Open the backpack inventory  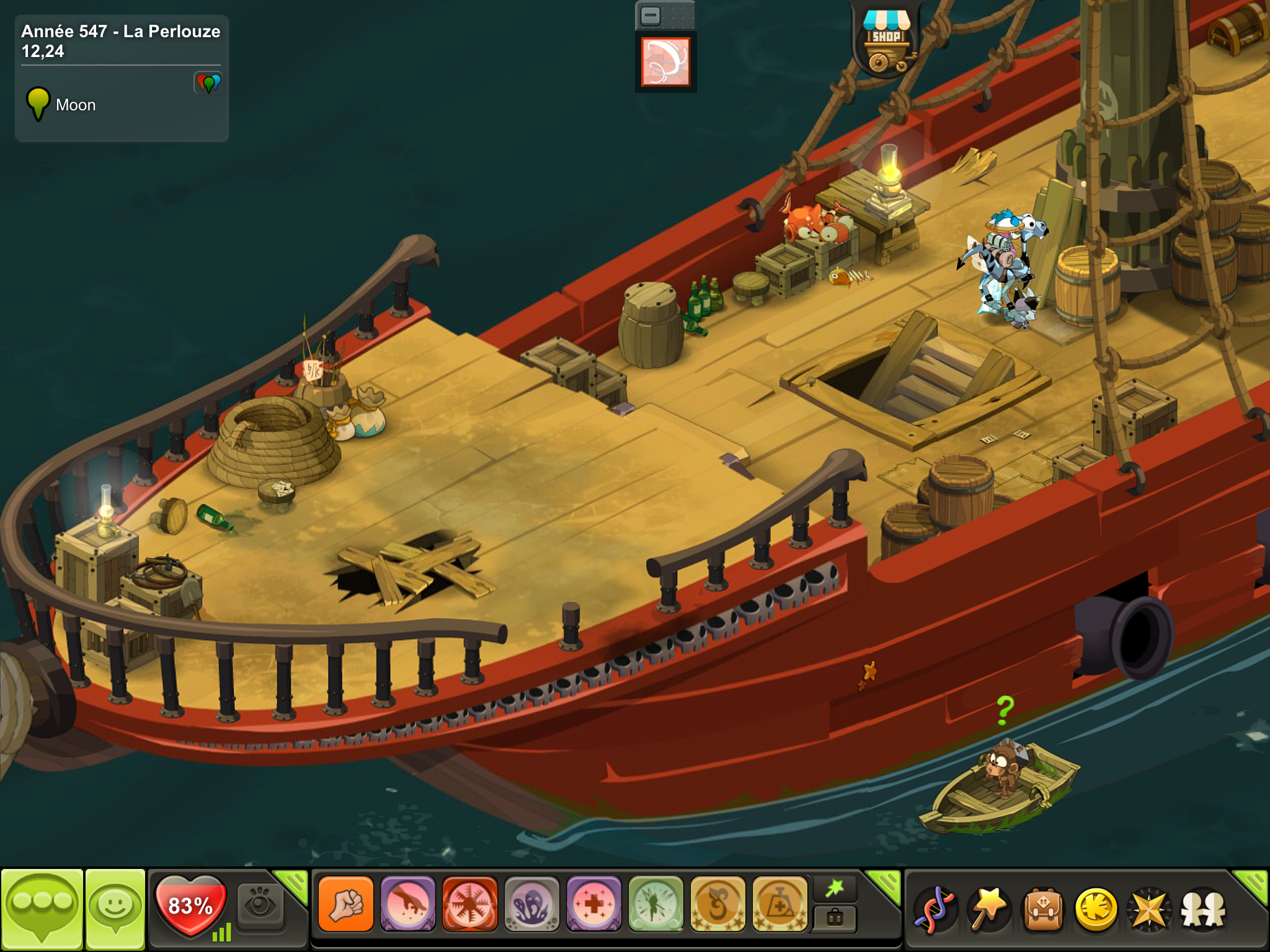tap(1043, 909)
